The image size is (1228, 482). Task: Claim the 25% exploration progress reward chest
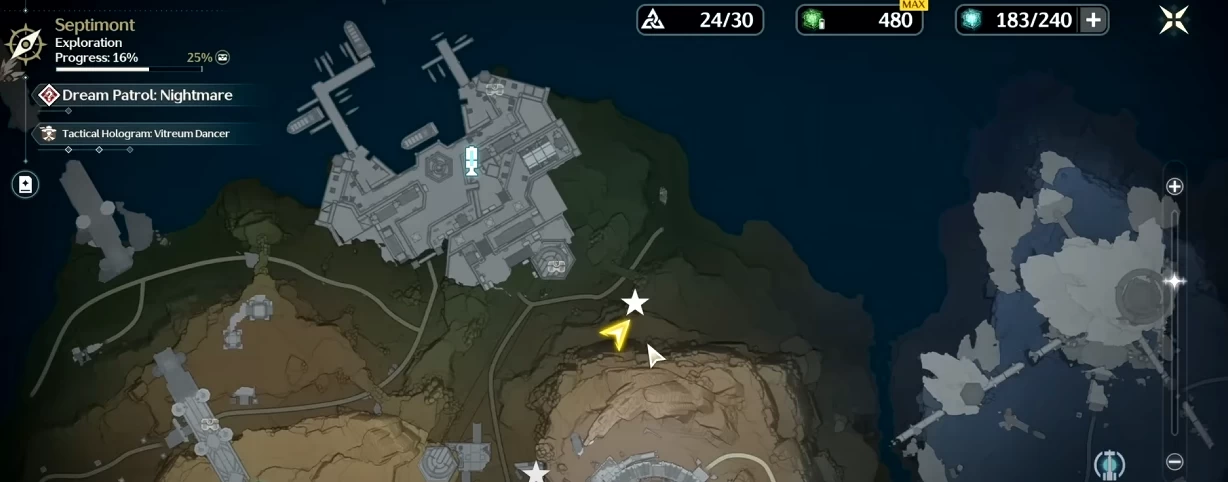(222, 58)
